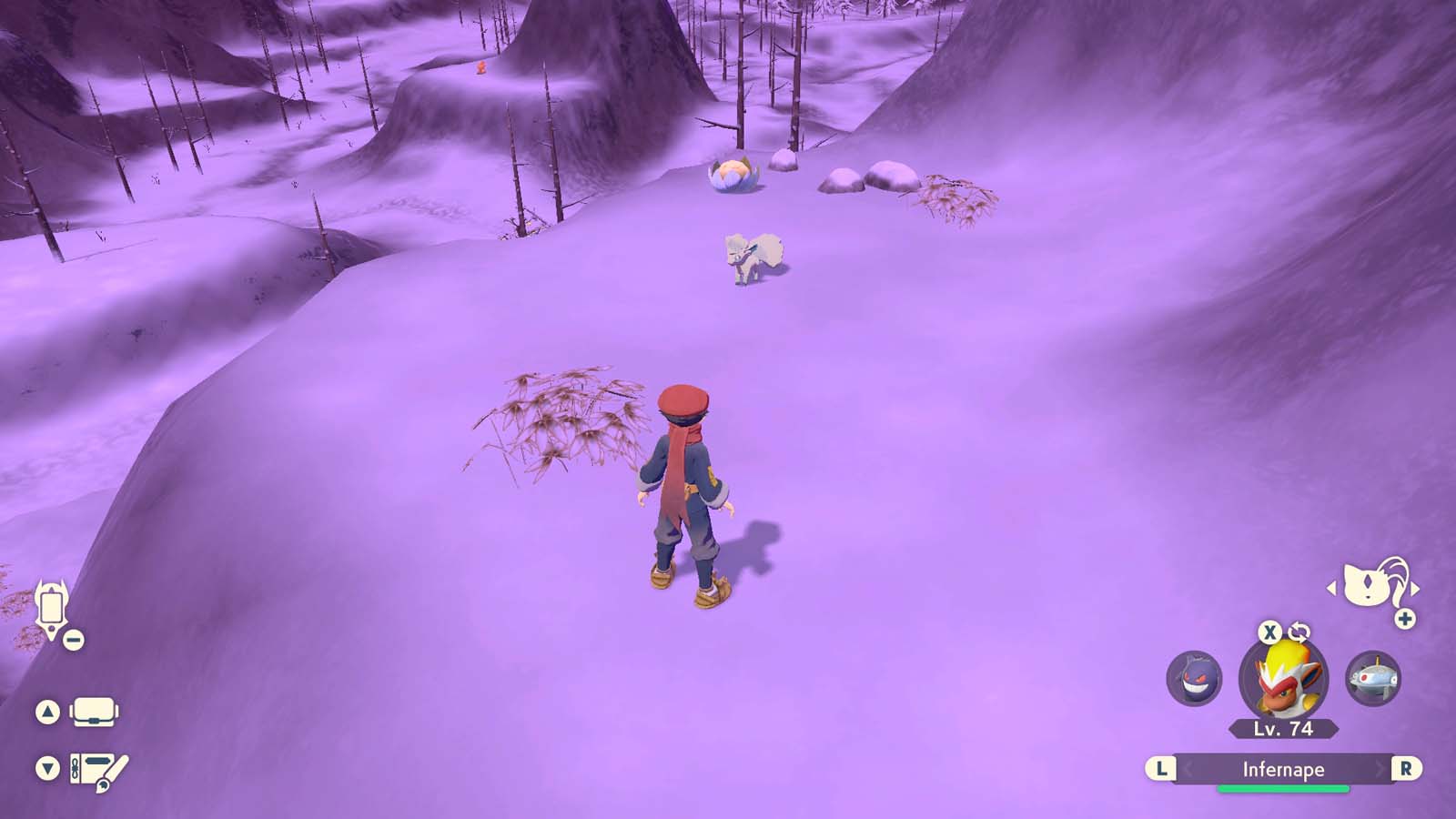1456x819 pixels.
Task: Hide the Arc Phone with the minus toggle
Action: pyautogui.click(x=73, y=638)
